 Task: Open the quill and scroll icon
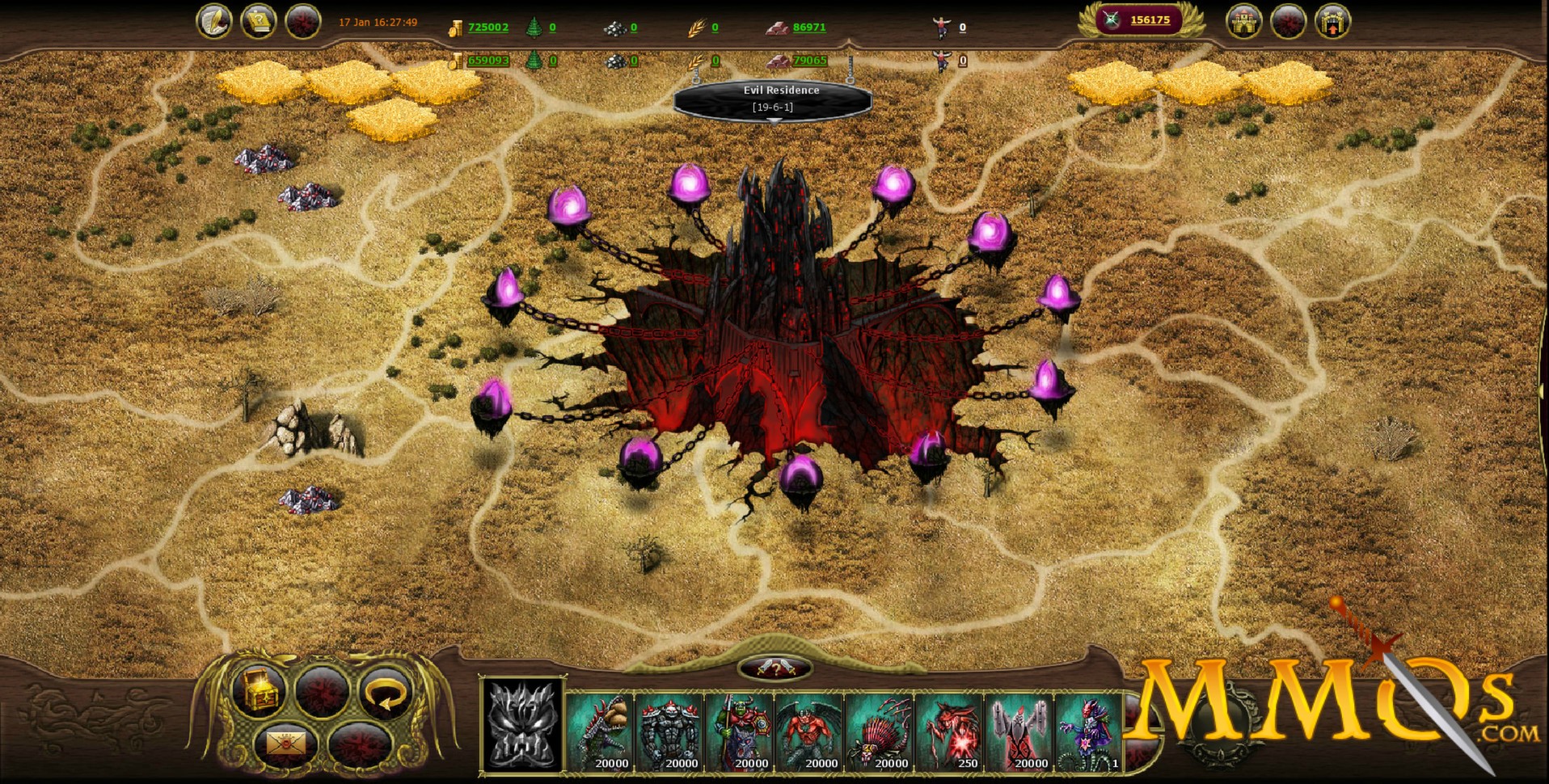click(214, 22)
